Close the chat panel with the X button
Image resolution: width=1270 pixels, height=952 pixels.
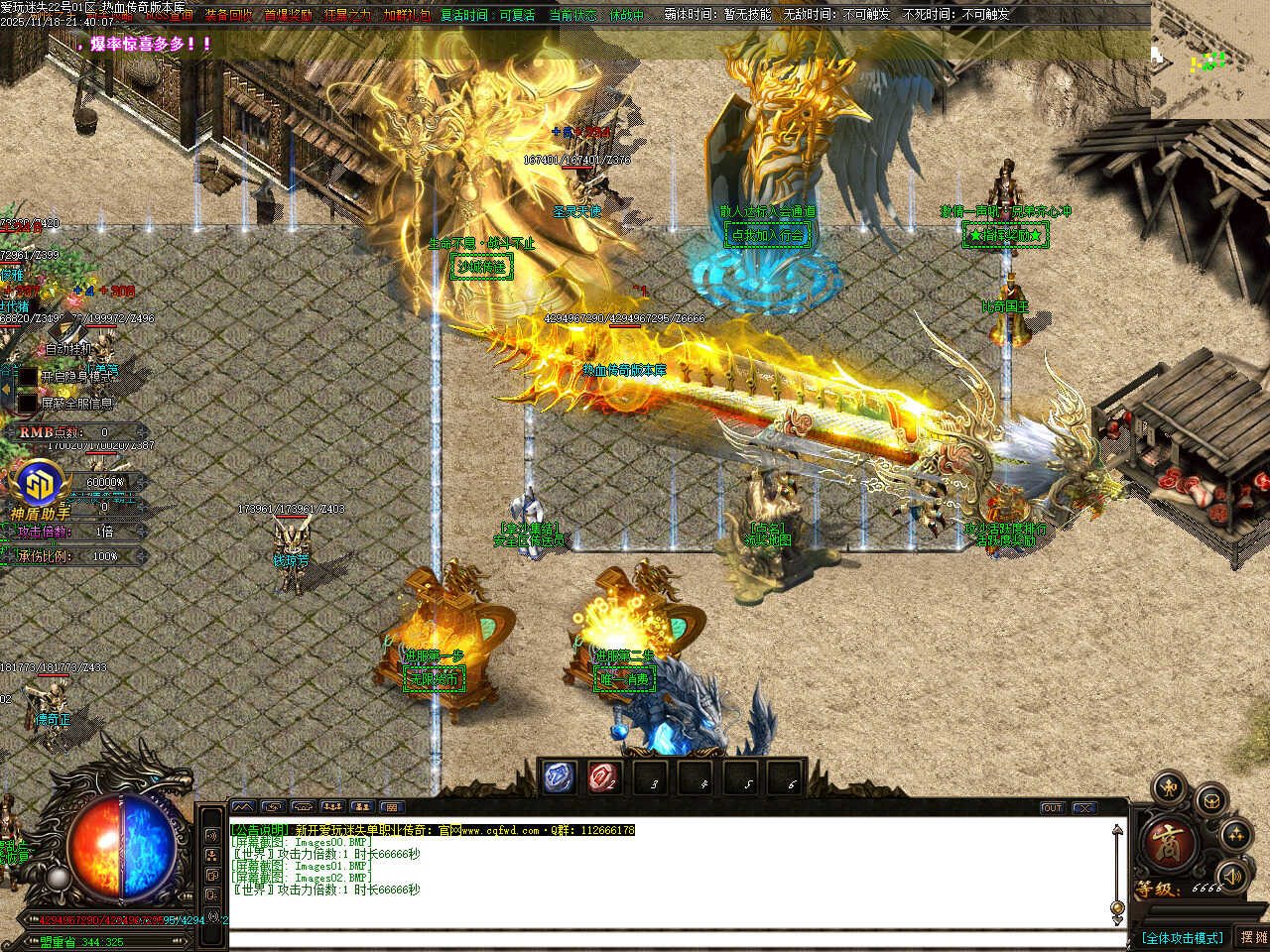(x=1084, y=808)
